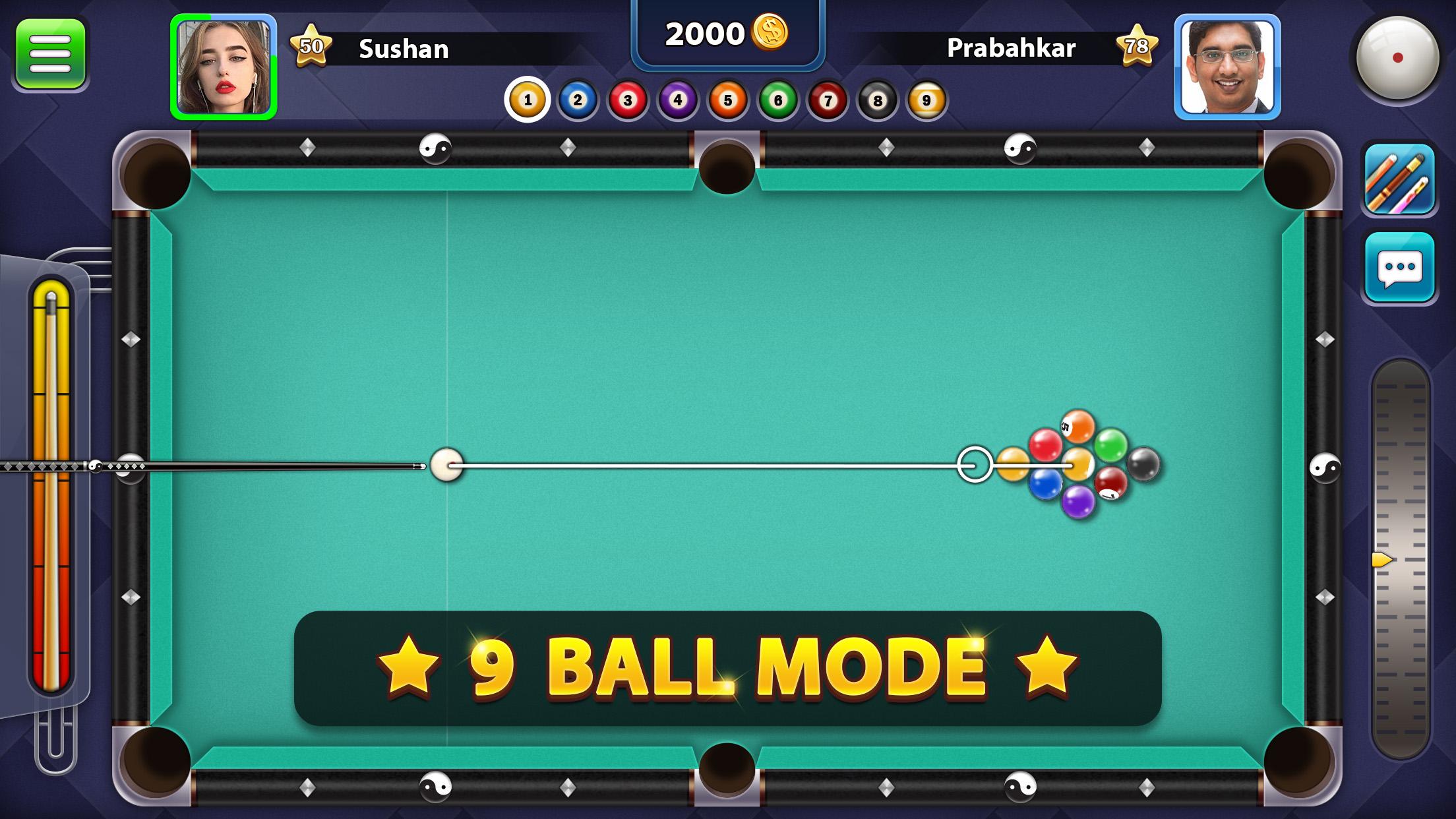Open the cue collection panel
Screen dimensions: 1456x819
pos(1400,179)
